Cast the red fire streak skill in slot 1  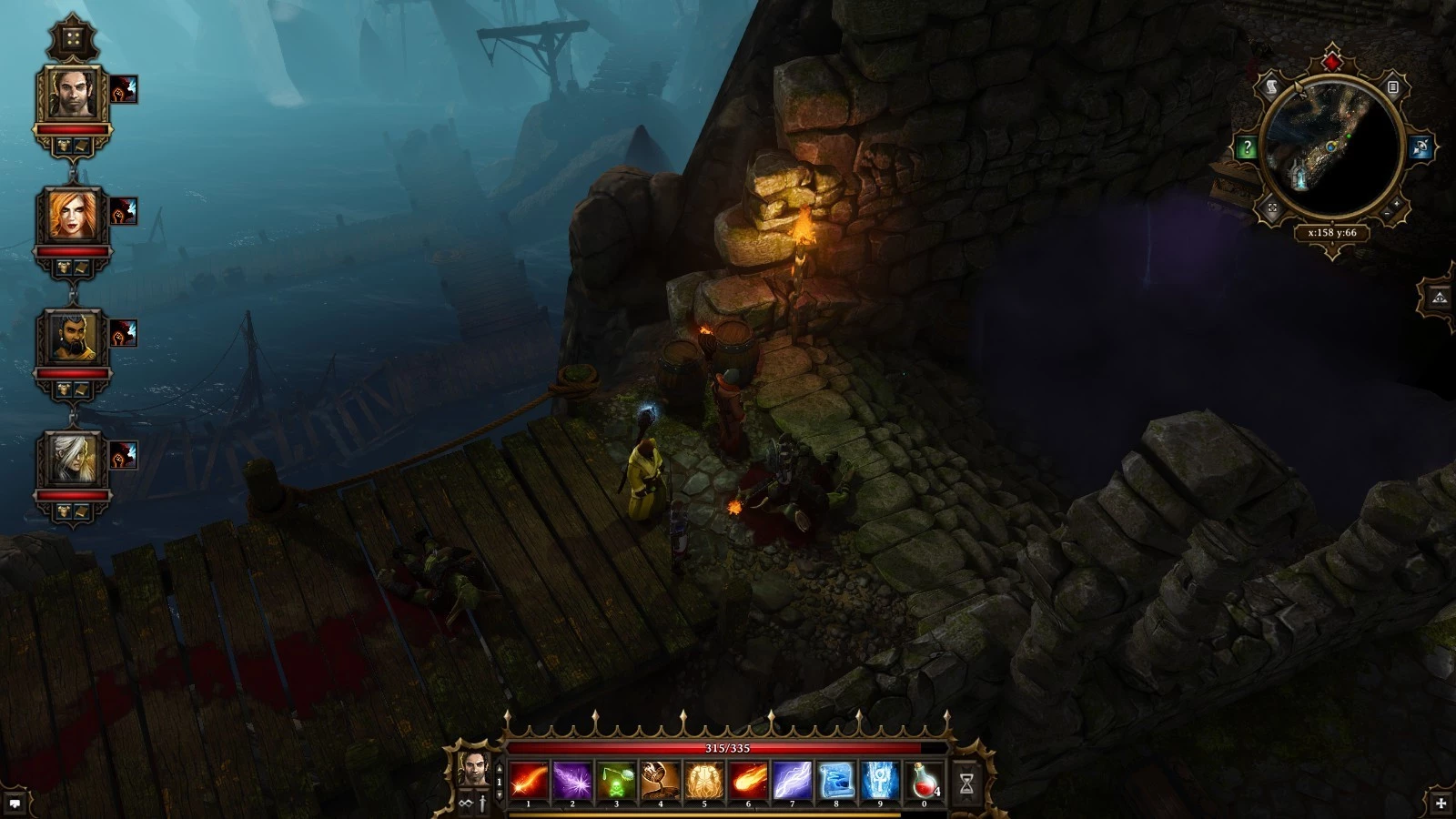[529, 781]
